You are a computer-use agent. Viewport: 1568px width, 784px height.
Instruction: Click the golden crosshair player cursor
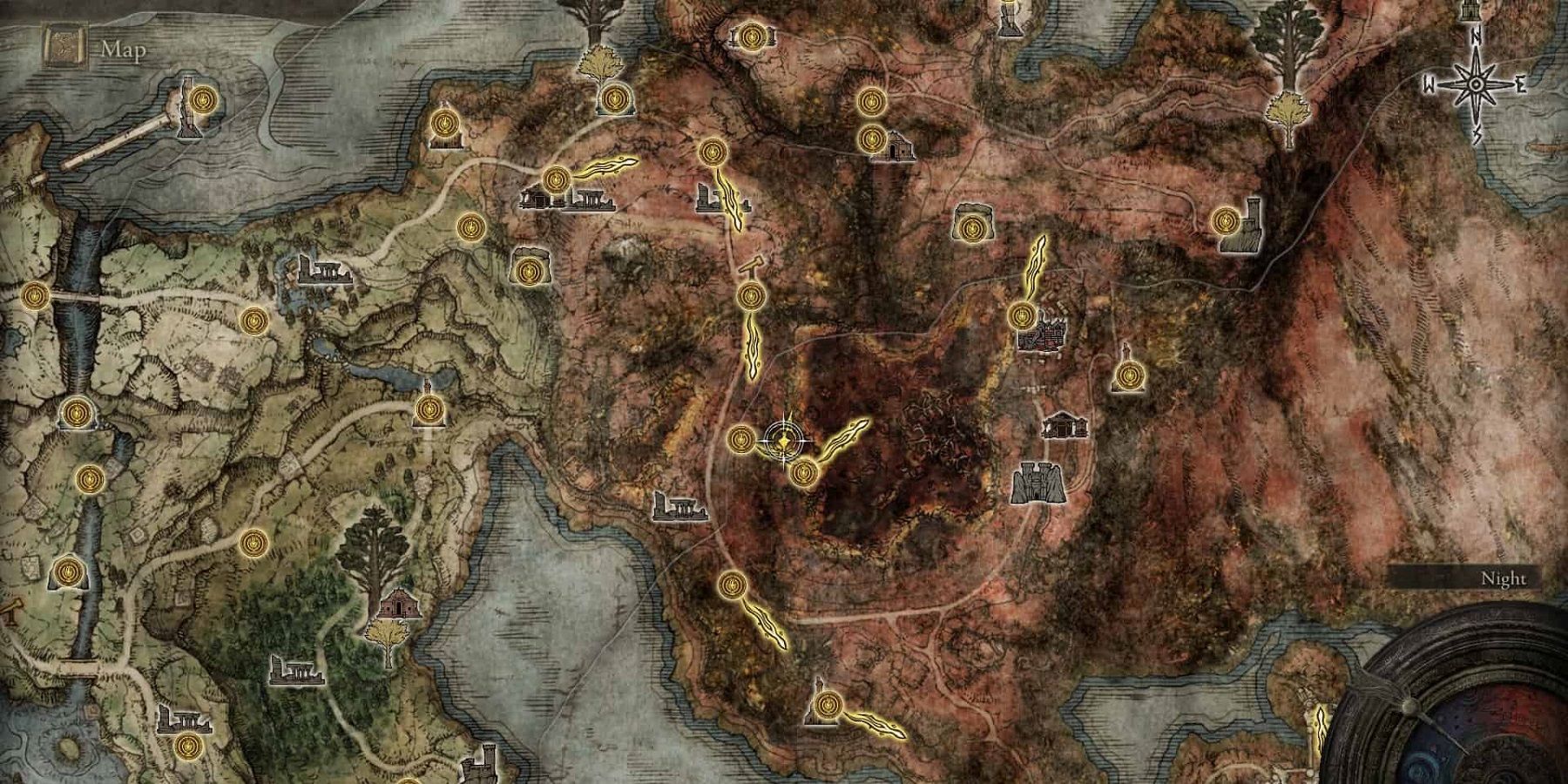785,442
